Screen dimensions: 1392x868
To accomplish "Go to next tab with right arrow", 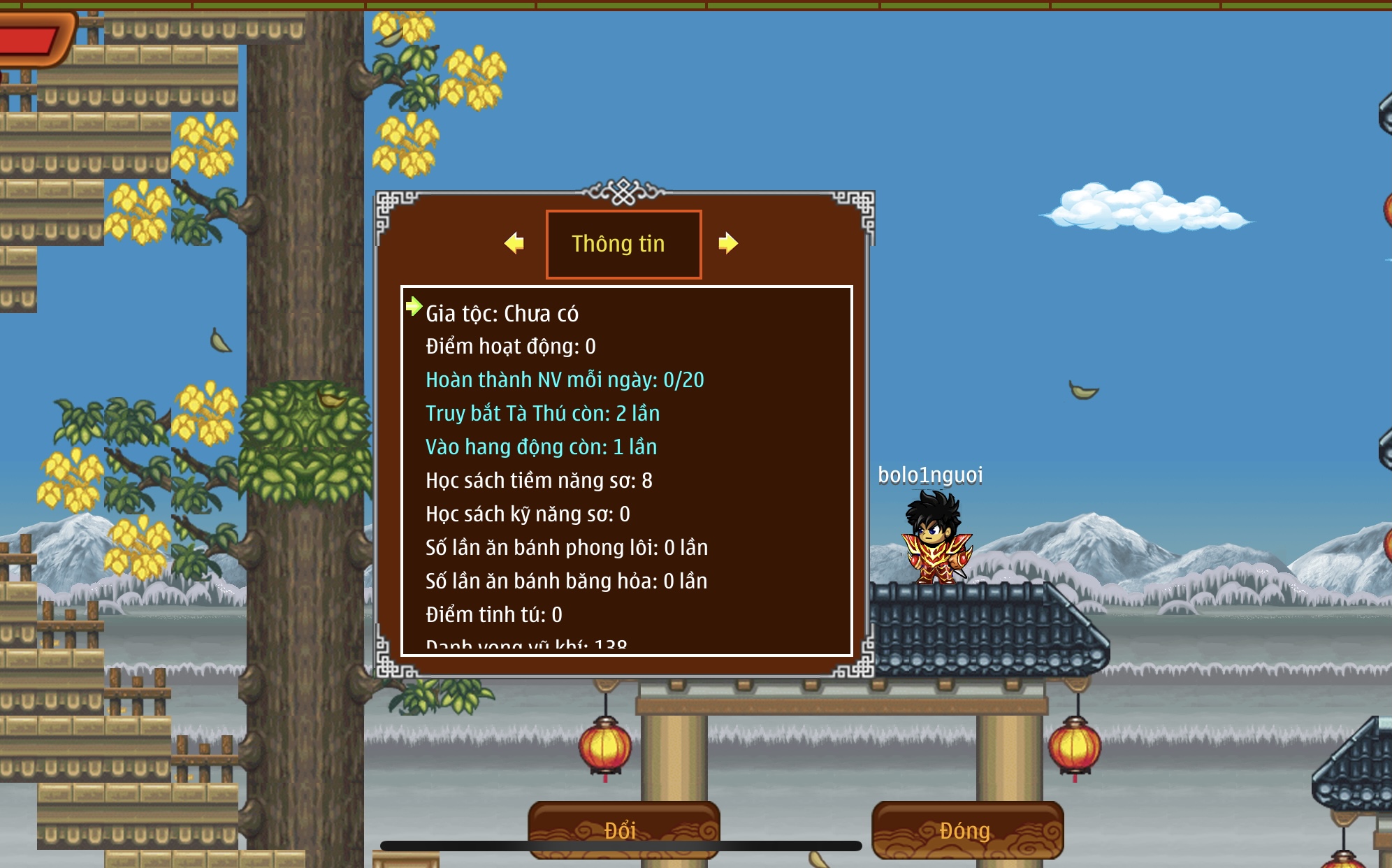I will (x=728, y=243).
